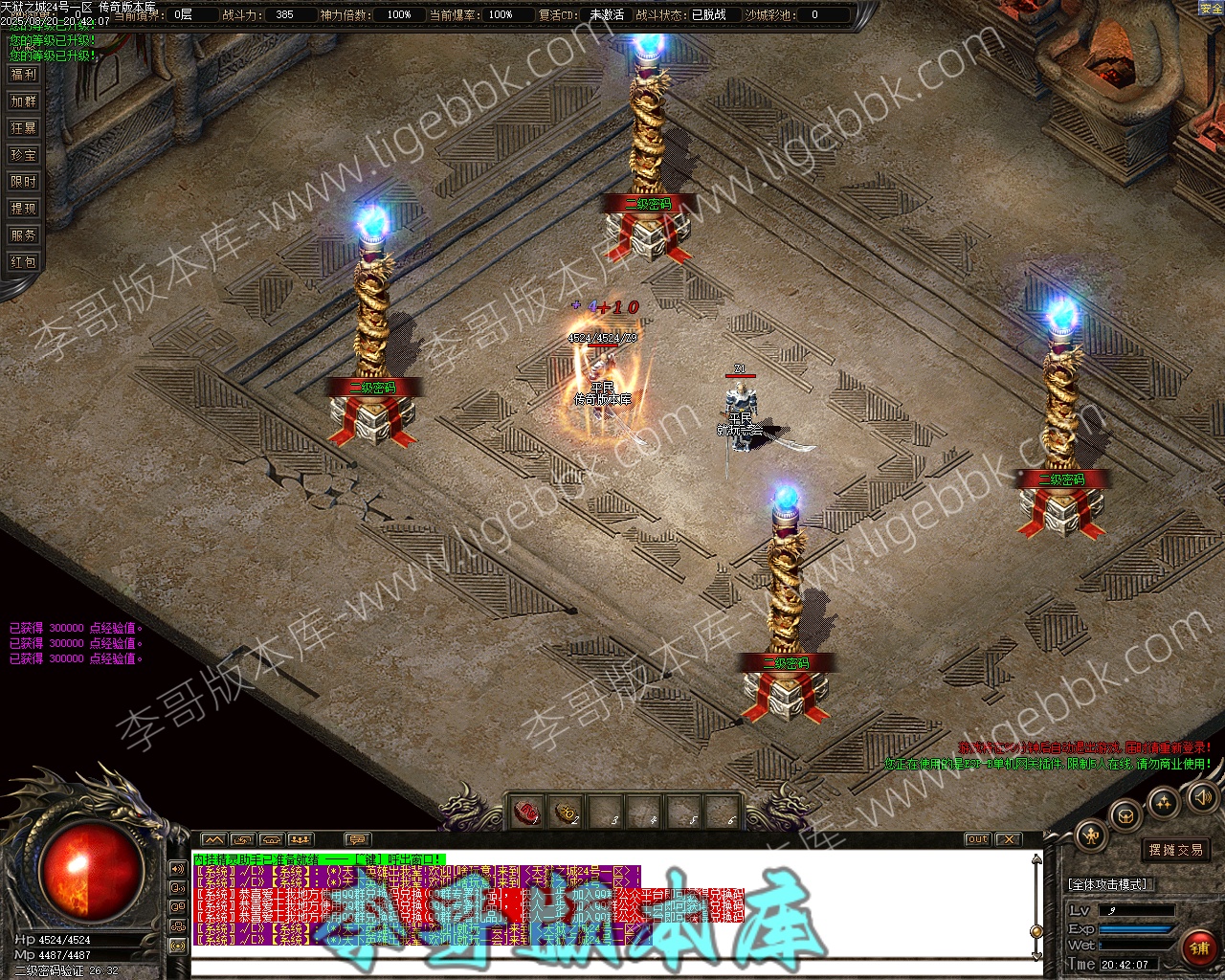Click the X exit button
1225x980 pixels.
(x=1008, y=839)
